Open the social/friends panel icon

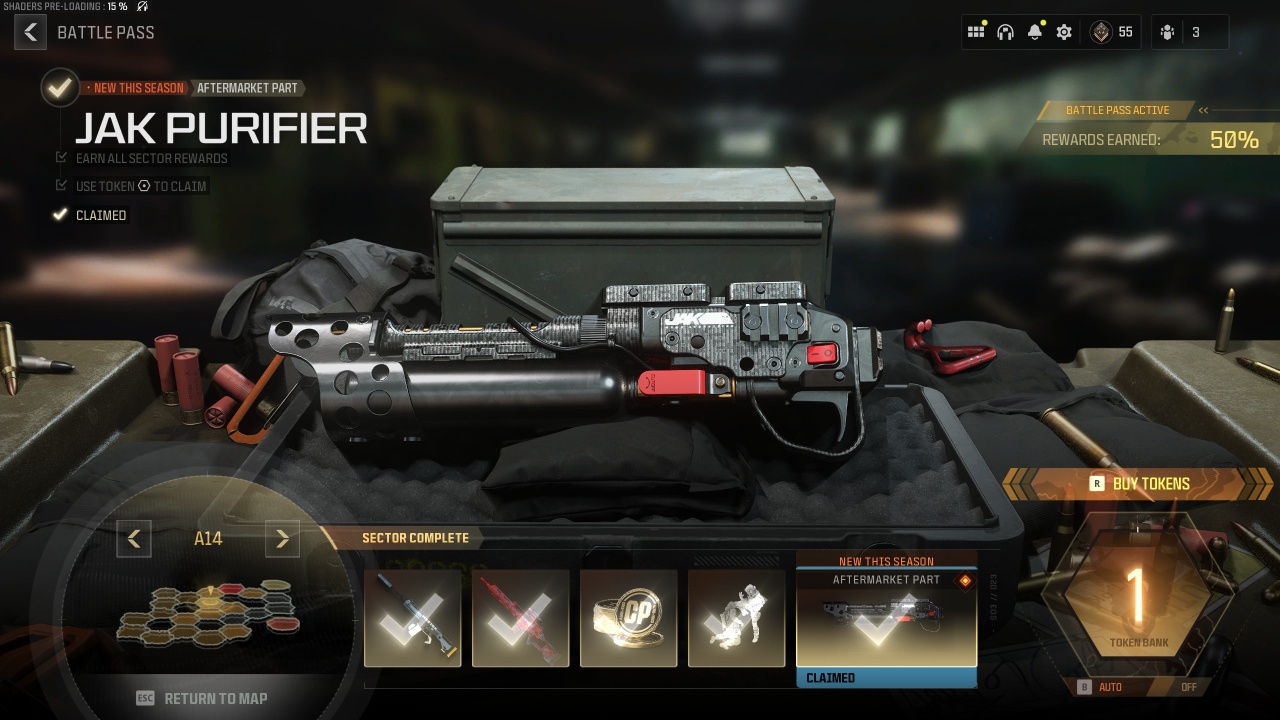(977, 32)
